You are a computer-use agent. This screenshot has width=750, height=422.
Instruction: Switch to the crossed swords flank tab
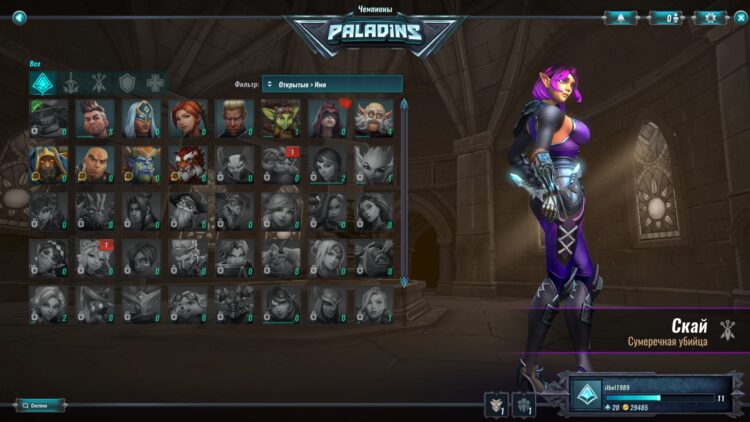pyautogui.click(x=99, y=83)
